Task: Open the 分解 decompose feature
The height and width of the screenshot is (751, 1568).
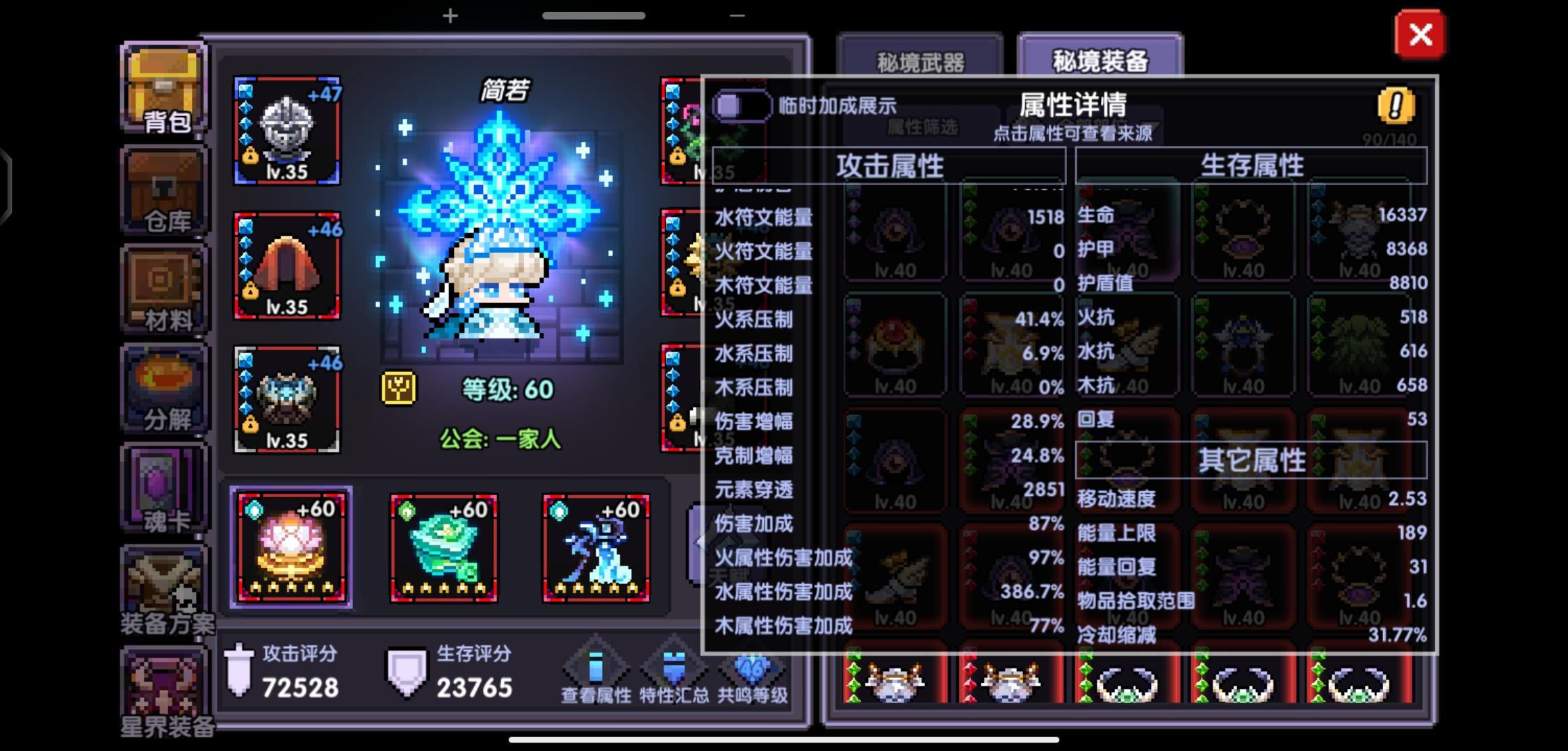Action: click(x=163, y=386)
